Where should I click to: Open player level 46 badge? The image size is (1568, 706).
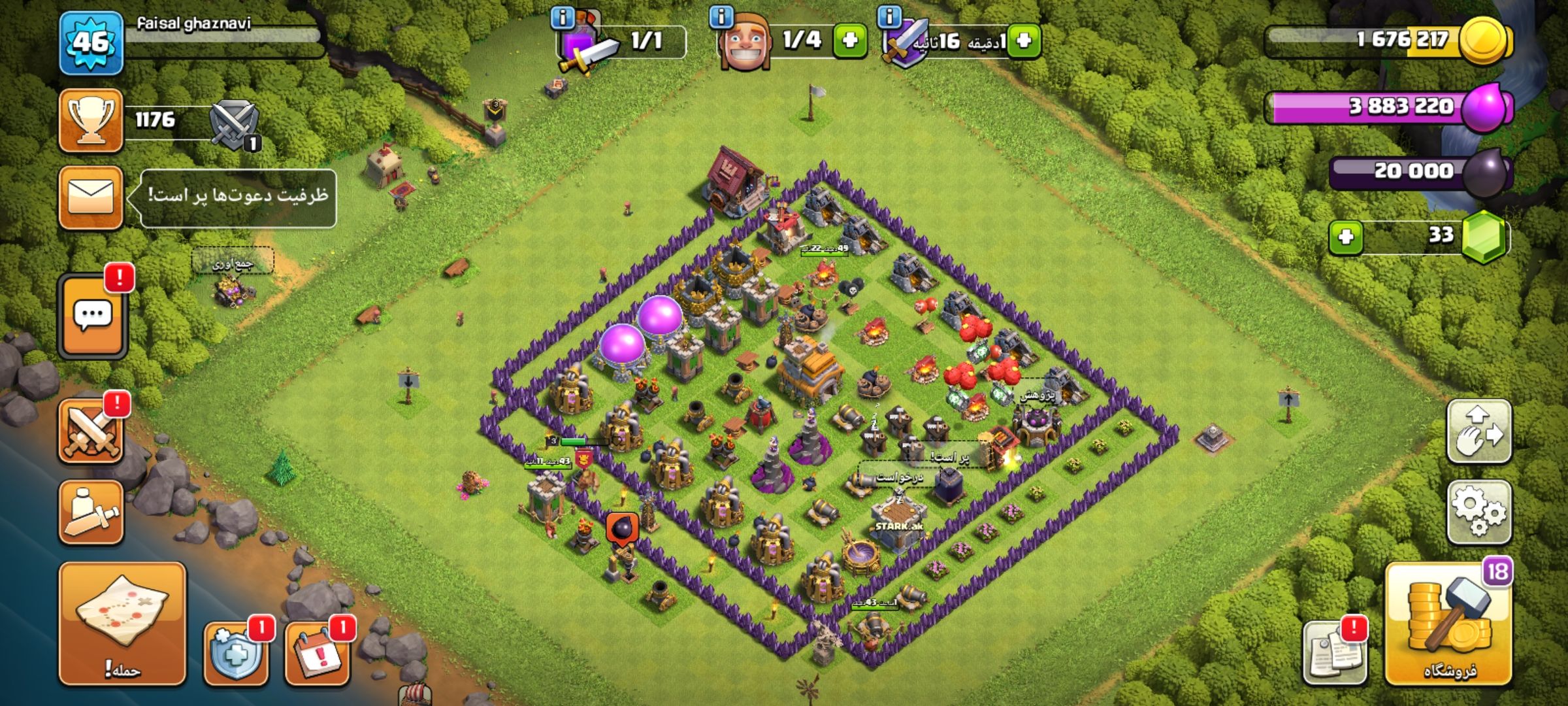tap(91, 42)
